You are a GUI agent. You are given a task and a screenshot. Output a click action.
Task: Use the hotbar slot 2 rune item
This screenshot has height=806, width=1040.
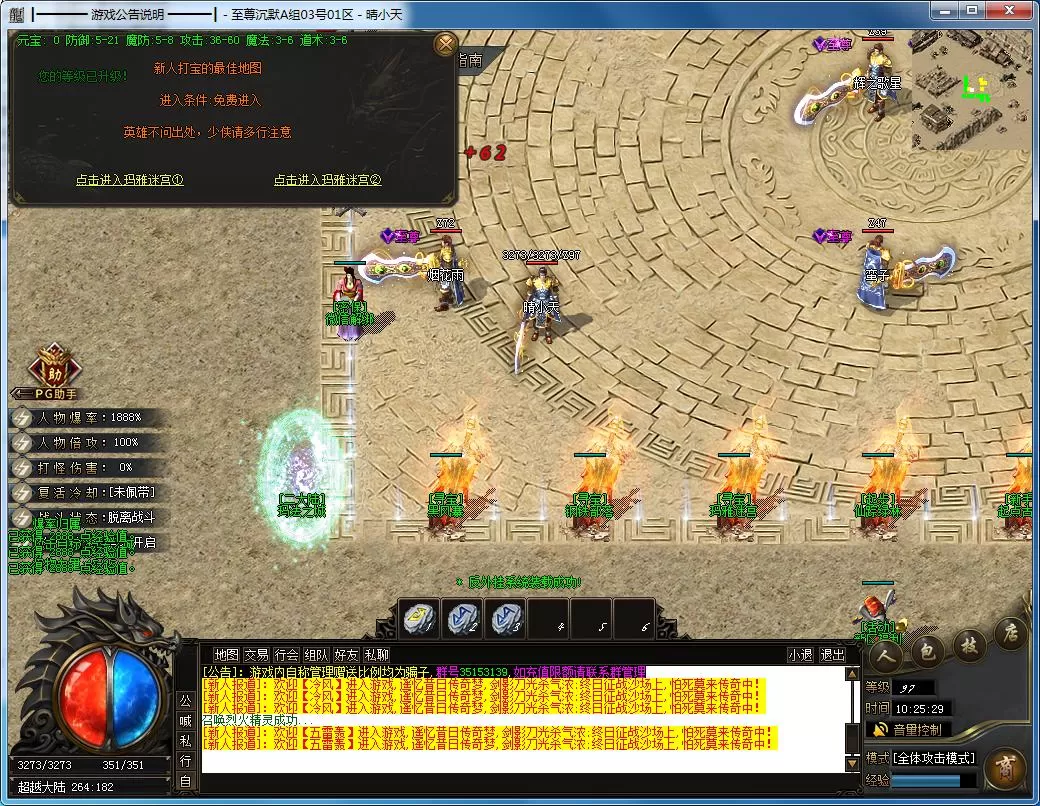point(463,619)
